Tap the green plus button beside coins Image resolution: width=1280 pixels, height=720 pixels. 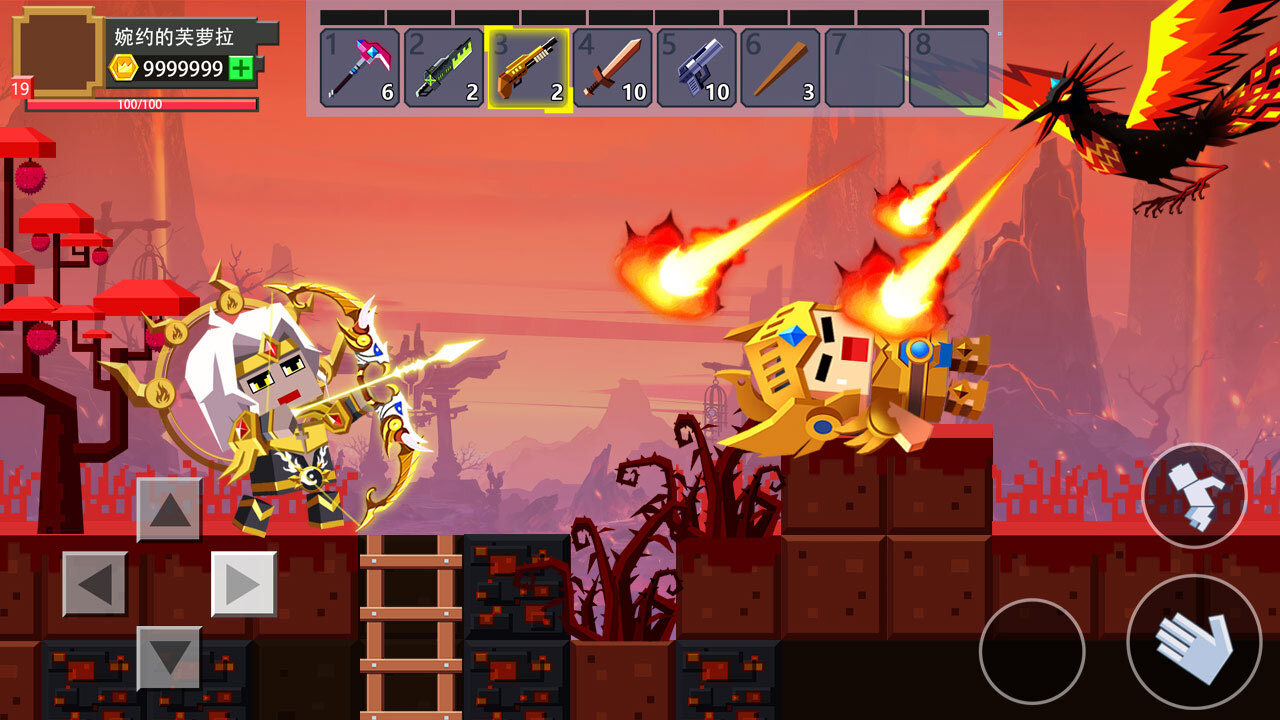241,68
